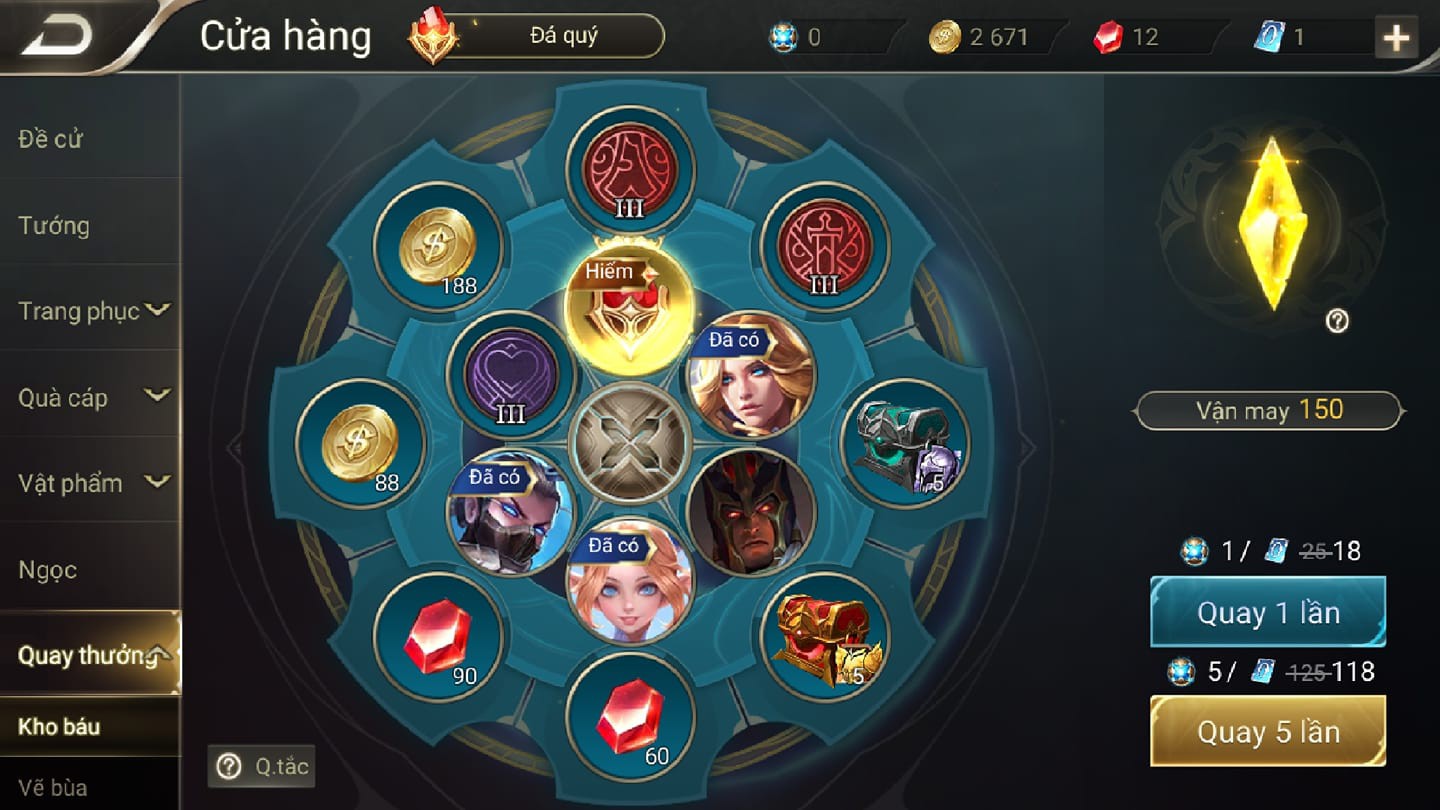
Task: Open the Đá quý dropdown selector
Action: click(563, 36)
